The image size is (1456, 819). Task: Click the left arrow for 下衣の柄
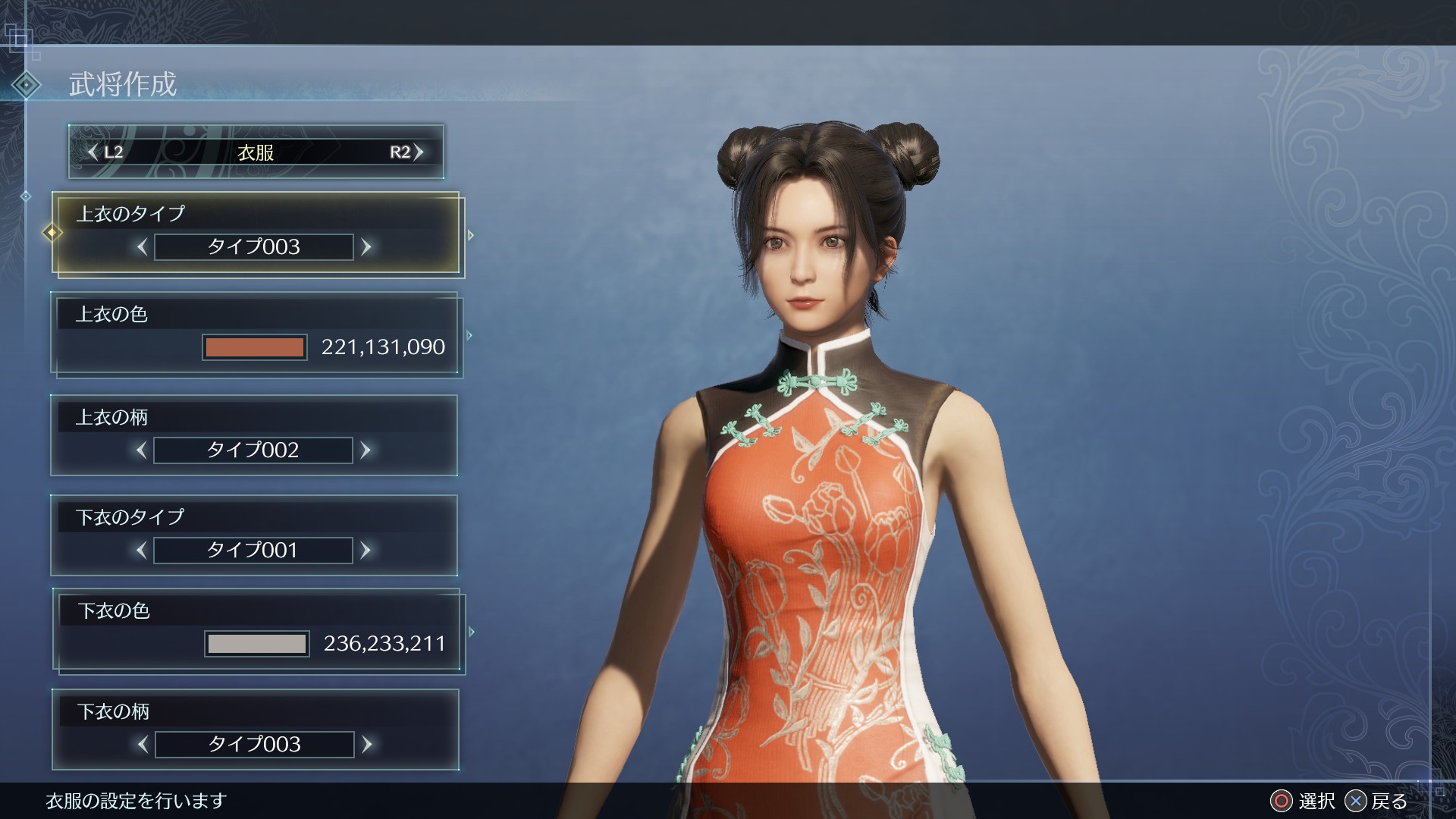141,745
